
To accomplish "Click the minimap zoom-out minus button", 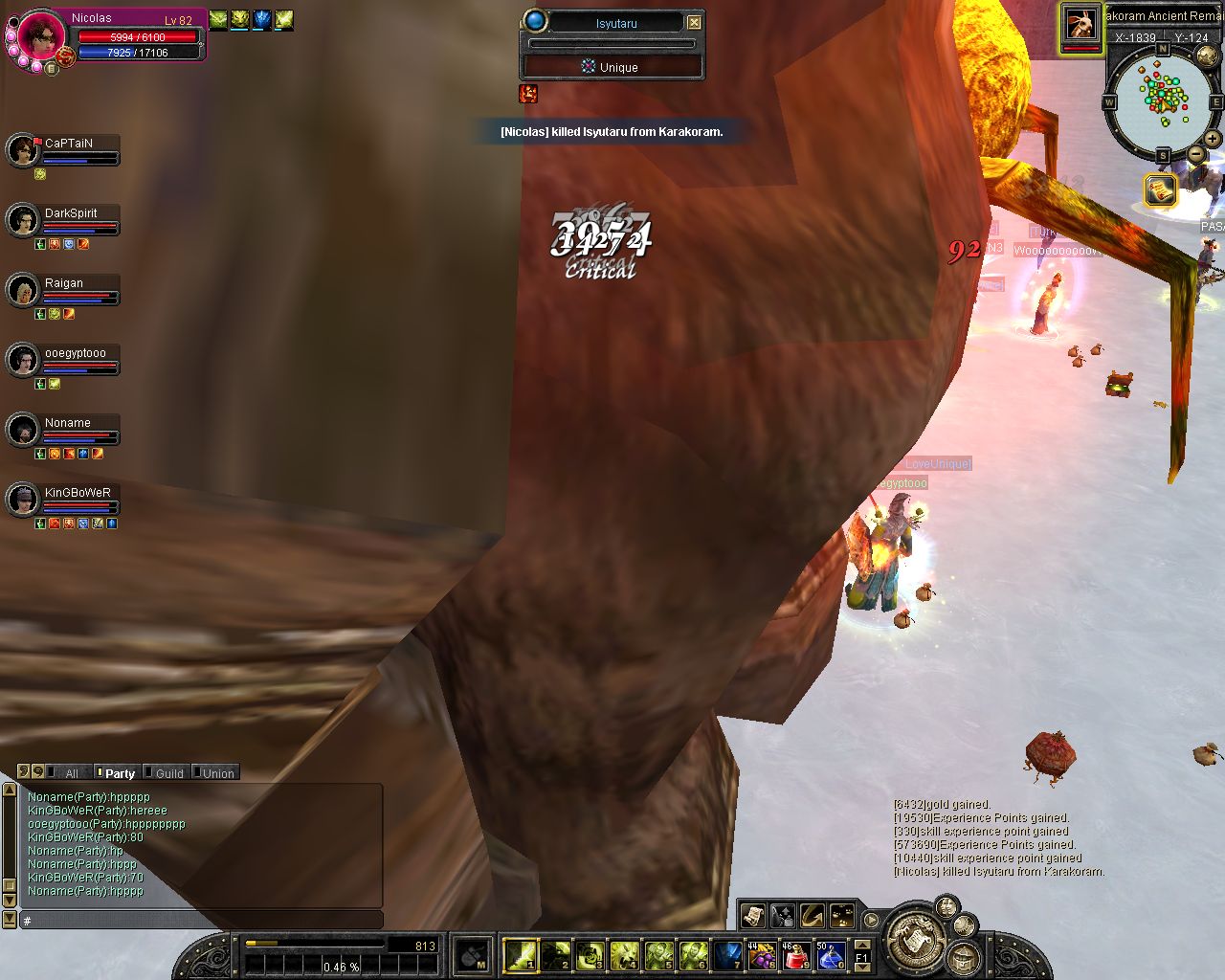I will coord(1196,155).
